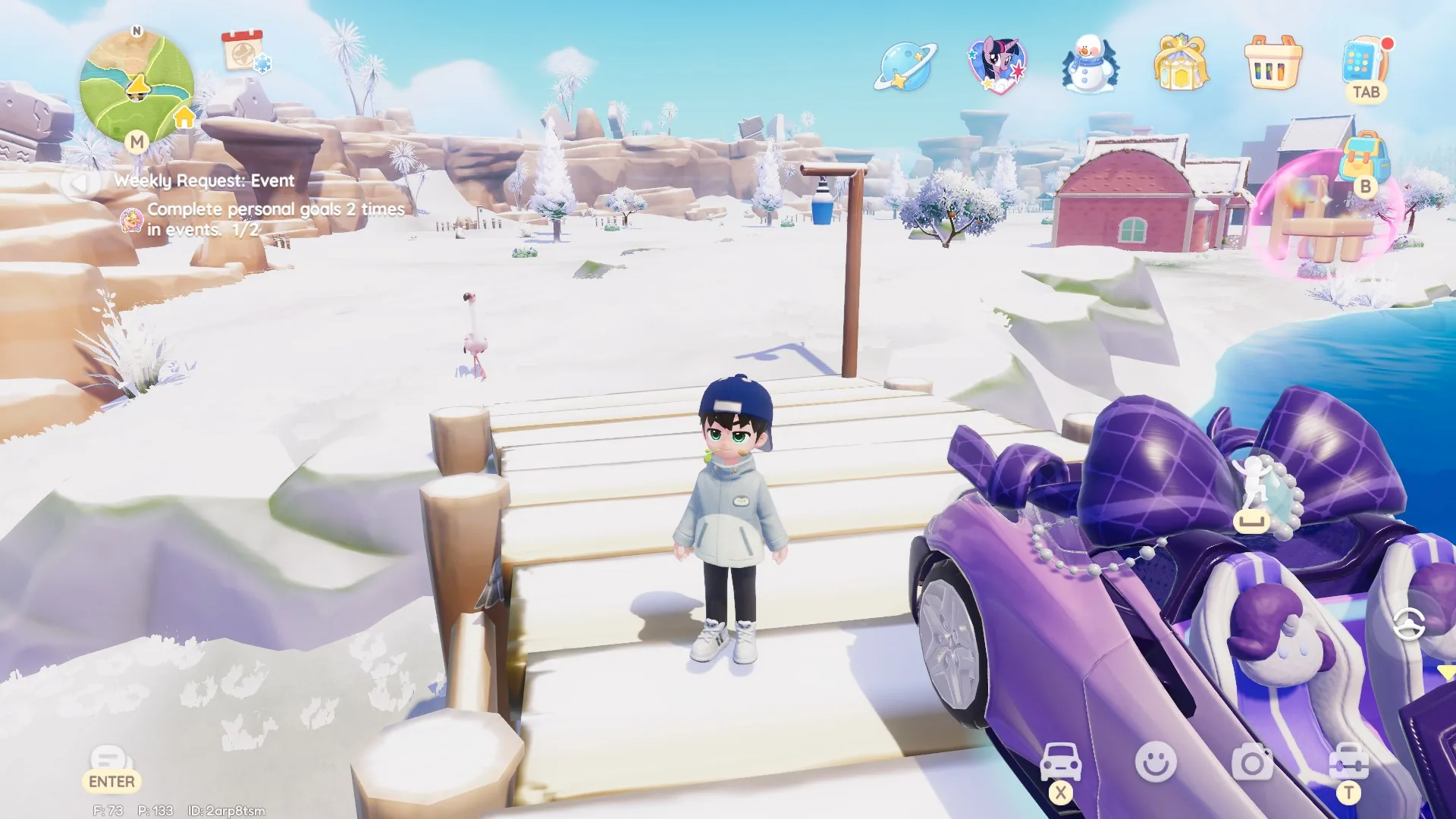Open the toolbox icon
This screenshot has width=1456, height=819.
point(1348,762)
